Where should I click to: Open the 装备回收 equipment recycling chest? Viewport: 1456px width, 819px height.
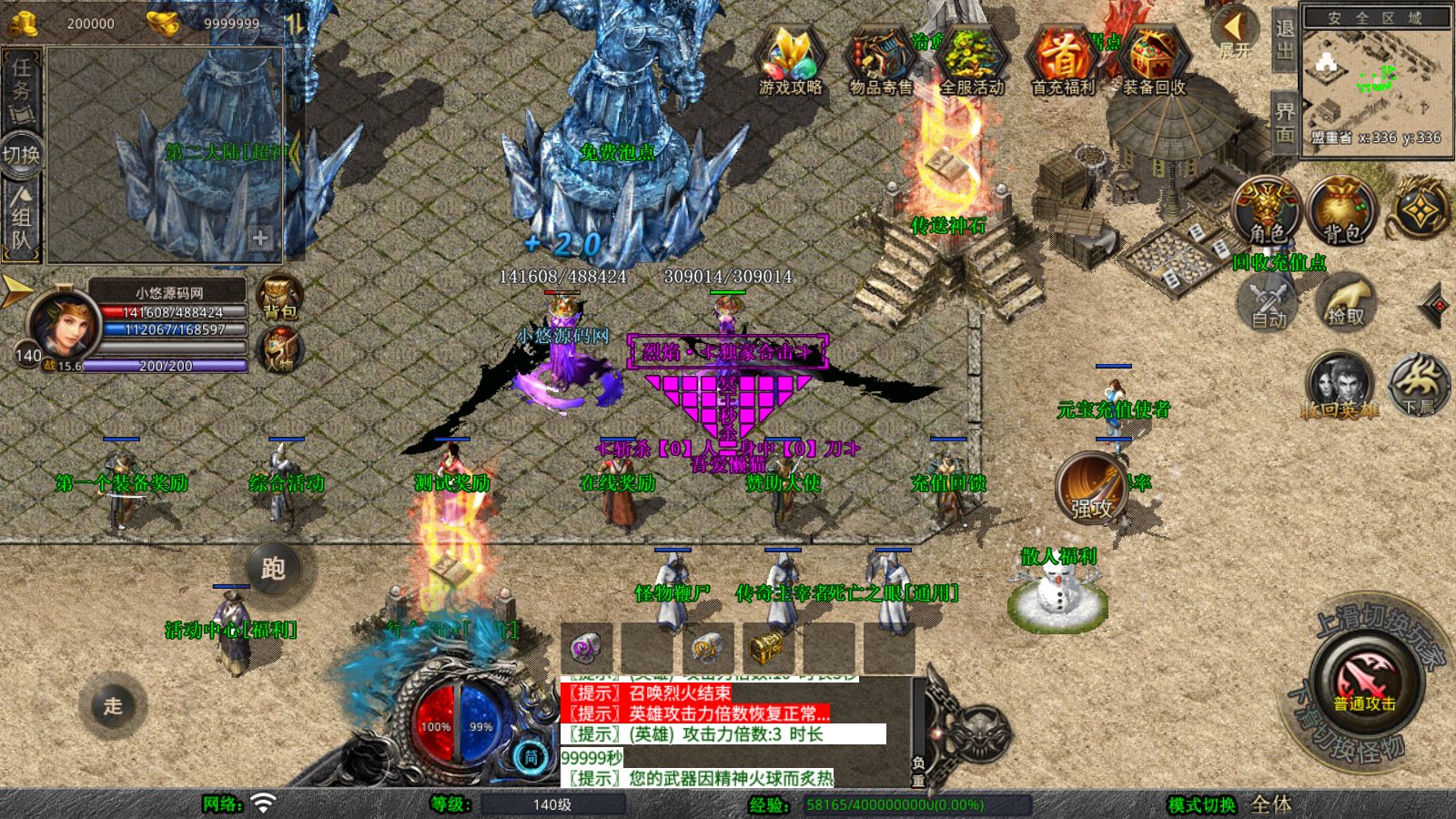tap(1154, 60)
